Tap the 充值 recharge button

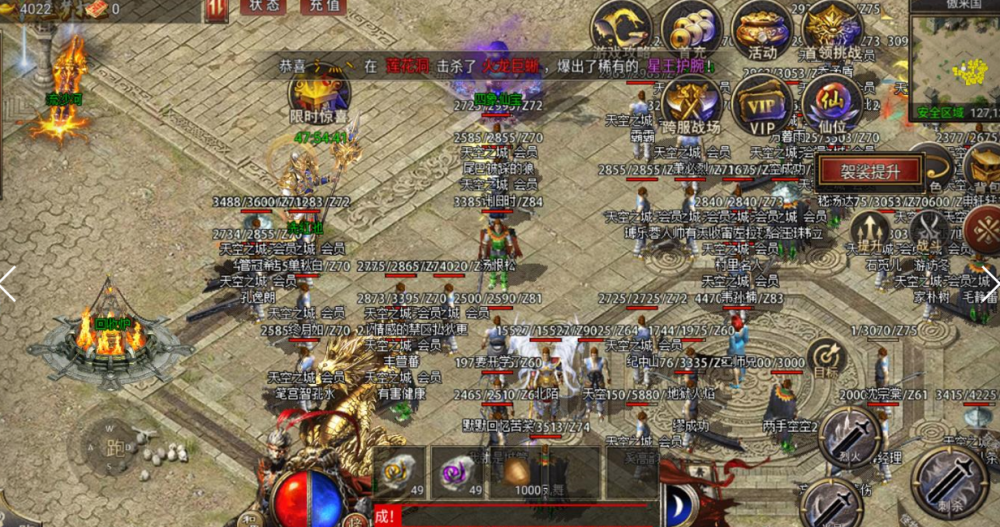[x=322, y=7]
